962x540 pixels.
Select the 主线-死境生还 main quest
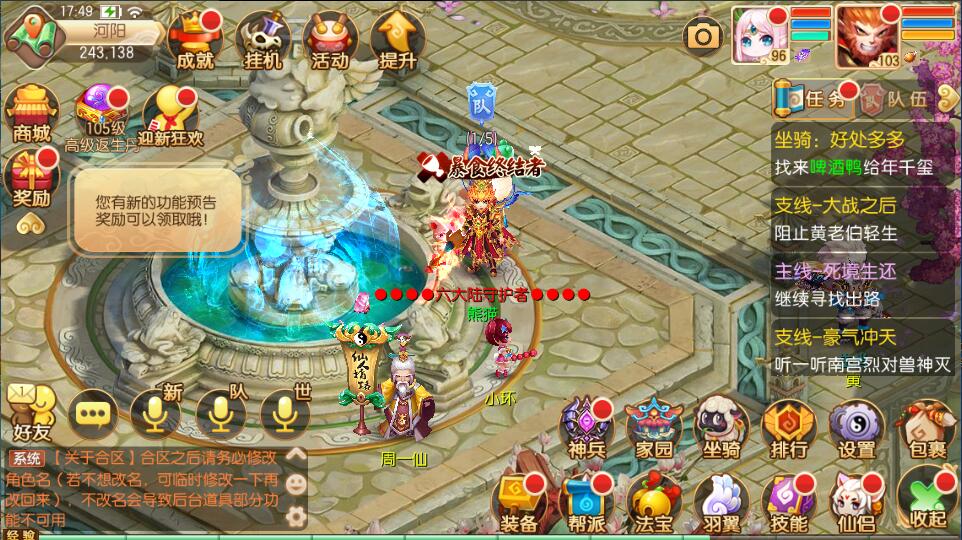pyautogui.click(x=860, y=284)
